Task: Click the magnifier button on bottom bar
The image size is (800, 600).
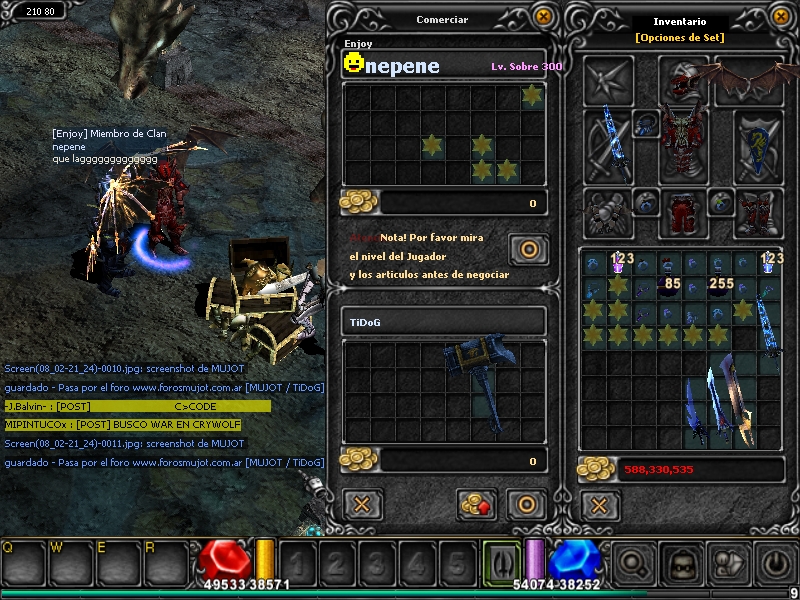Action: click(x=634, y=564)
